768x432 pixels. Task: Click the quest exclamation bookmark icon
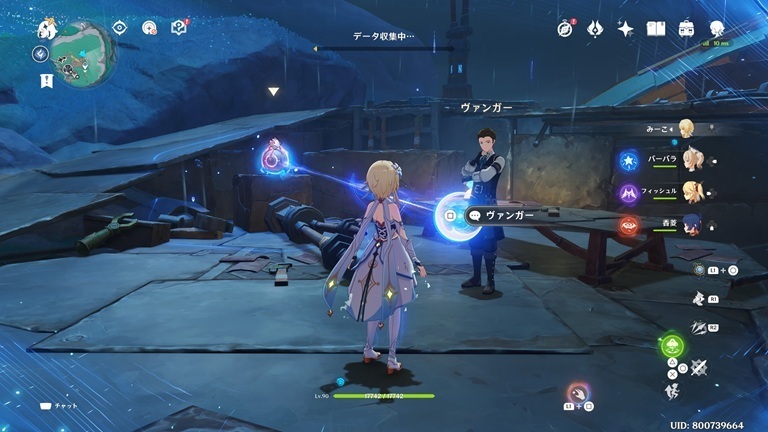pos(46,81)
